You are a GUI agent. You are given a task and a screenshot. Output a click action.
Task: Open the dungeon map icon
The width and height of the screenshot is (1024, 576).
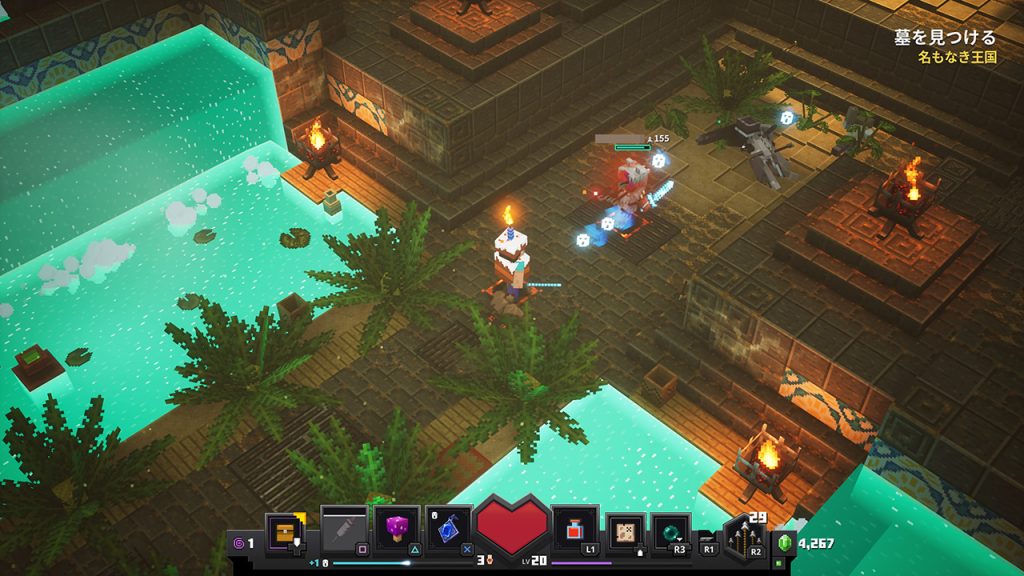627,530
